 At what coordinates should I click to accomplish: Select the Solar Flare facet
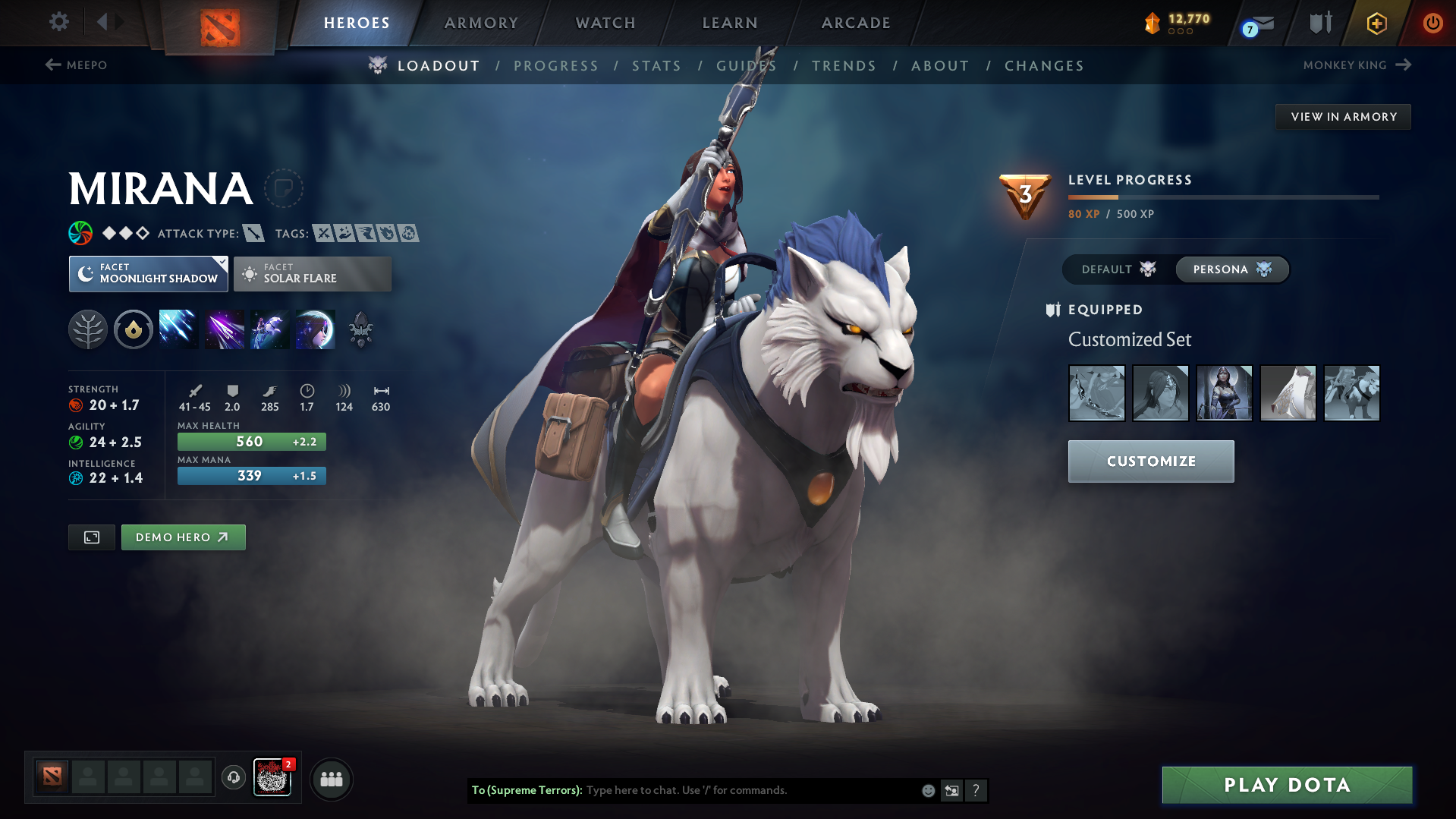(313, 274)
